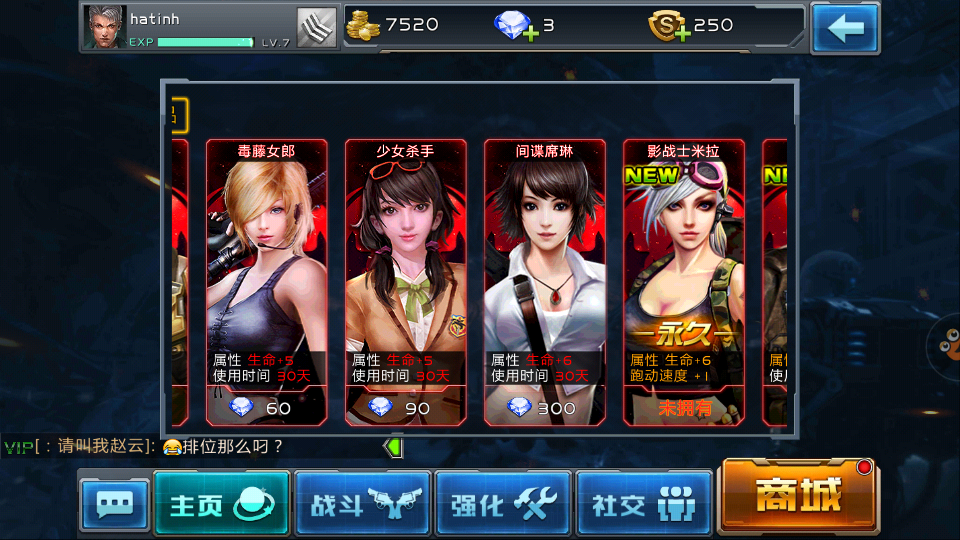The image size is (960, 540).
Task: Click the 未拥有 label on 影战士米拉
Action: tap(684, 407)
